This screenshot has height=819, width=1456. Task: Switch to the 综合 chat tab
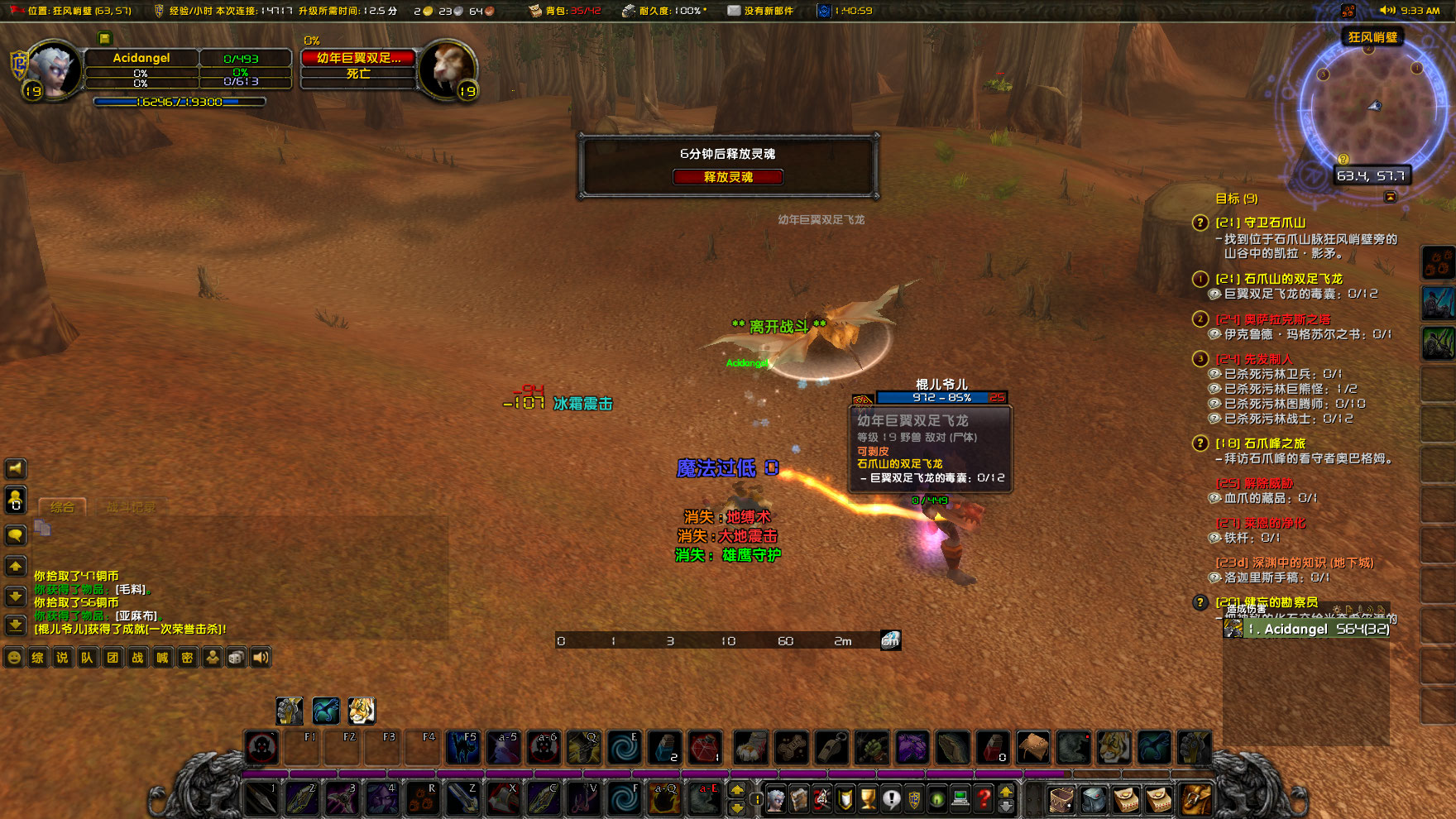[x=62, y=507]
